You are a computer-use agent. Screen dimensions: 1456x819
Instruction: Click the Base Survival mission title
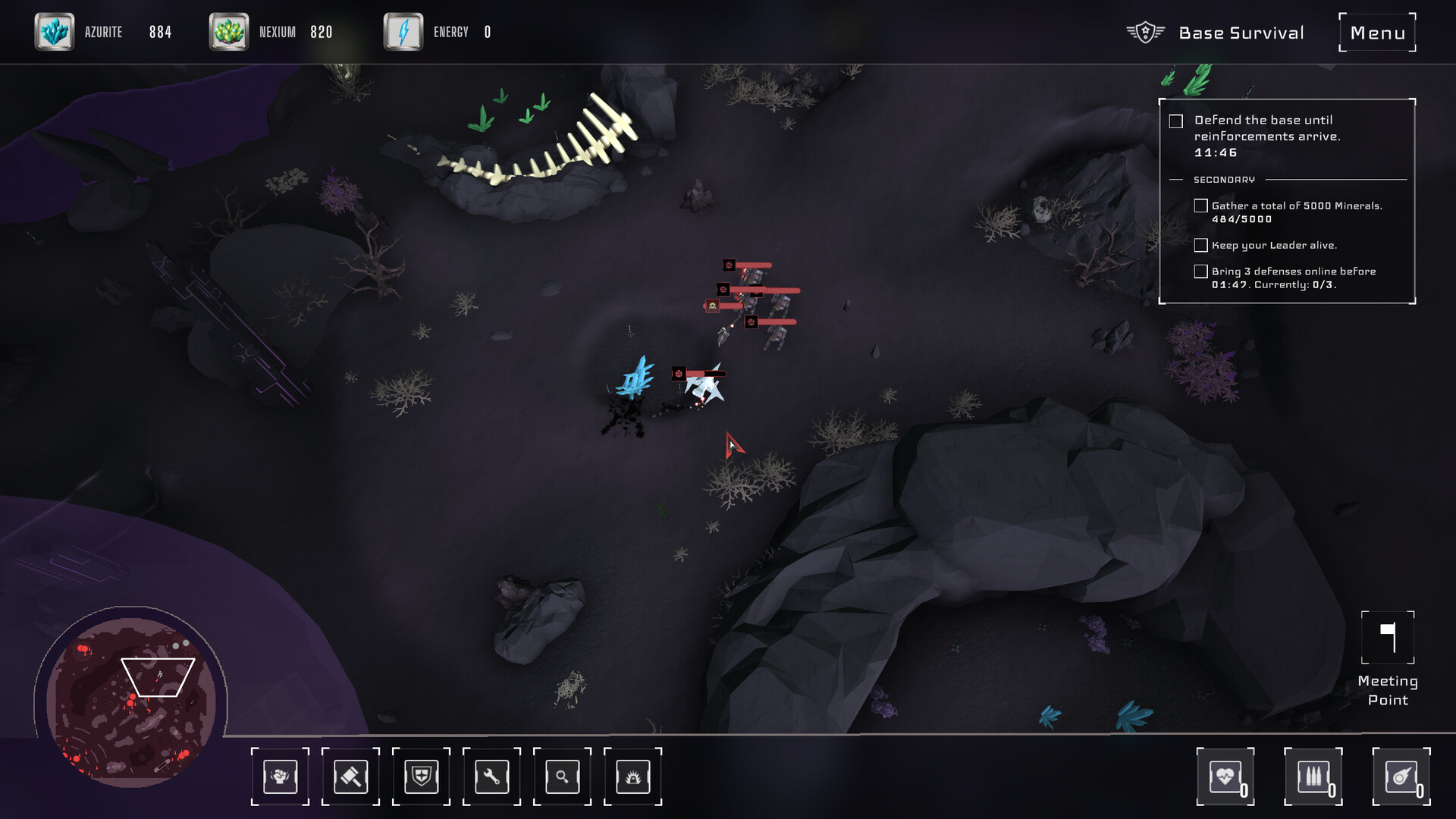1241,33
